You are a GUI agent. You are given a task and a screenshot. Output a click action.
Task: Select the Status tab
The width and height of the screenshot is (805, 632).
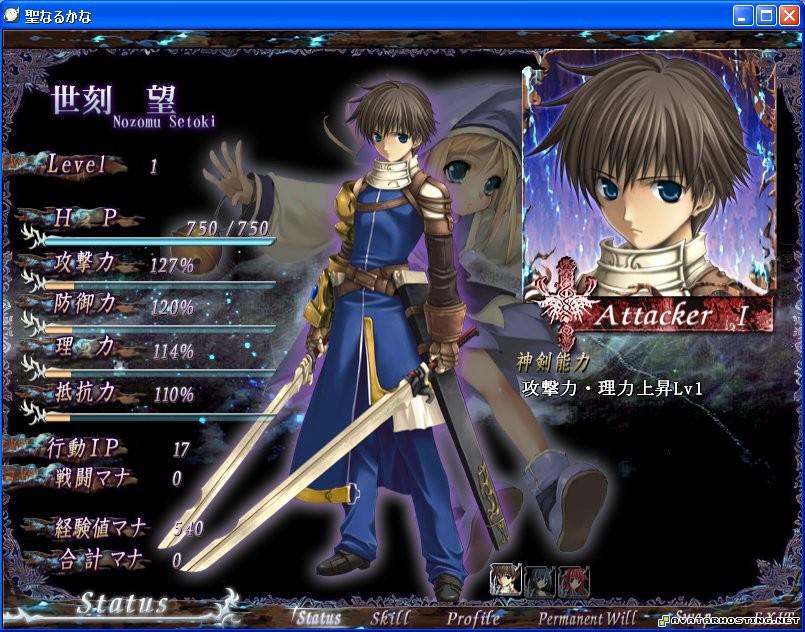[318, 617]
